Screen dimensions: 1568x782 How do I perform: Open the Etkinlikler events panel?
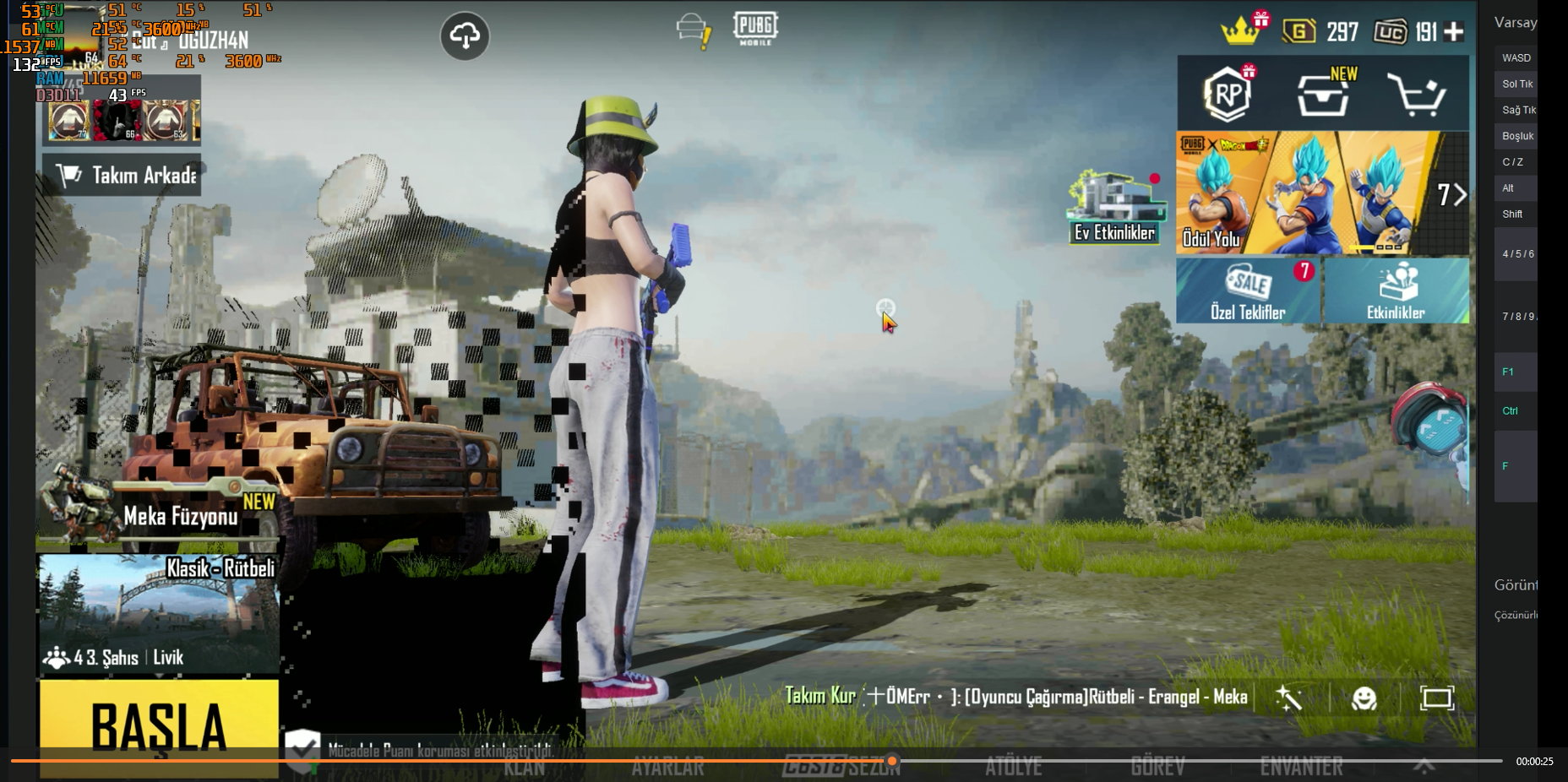coord(1396,291)
